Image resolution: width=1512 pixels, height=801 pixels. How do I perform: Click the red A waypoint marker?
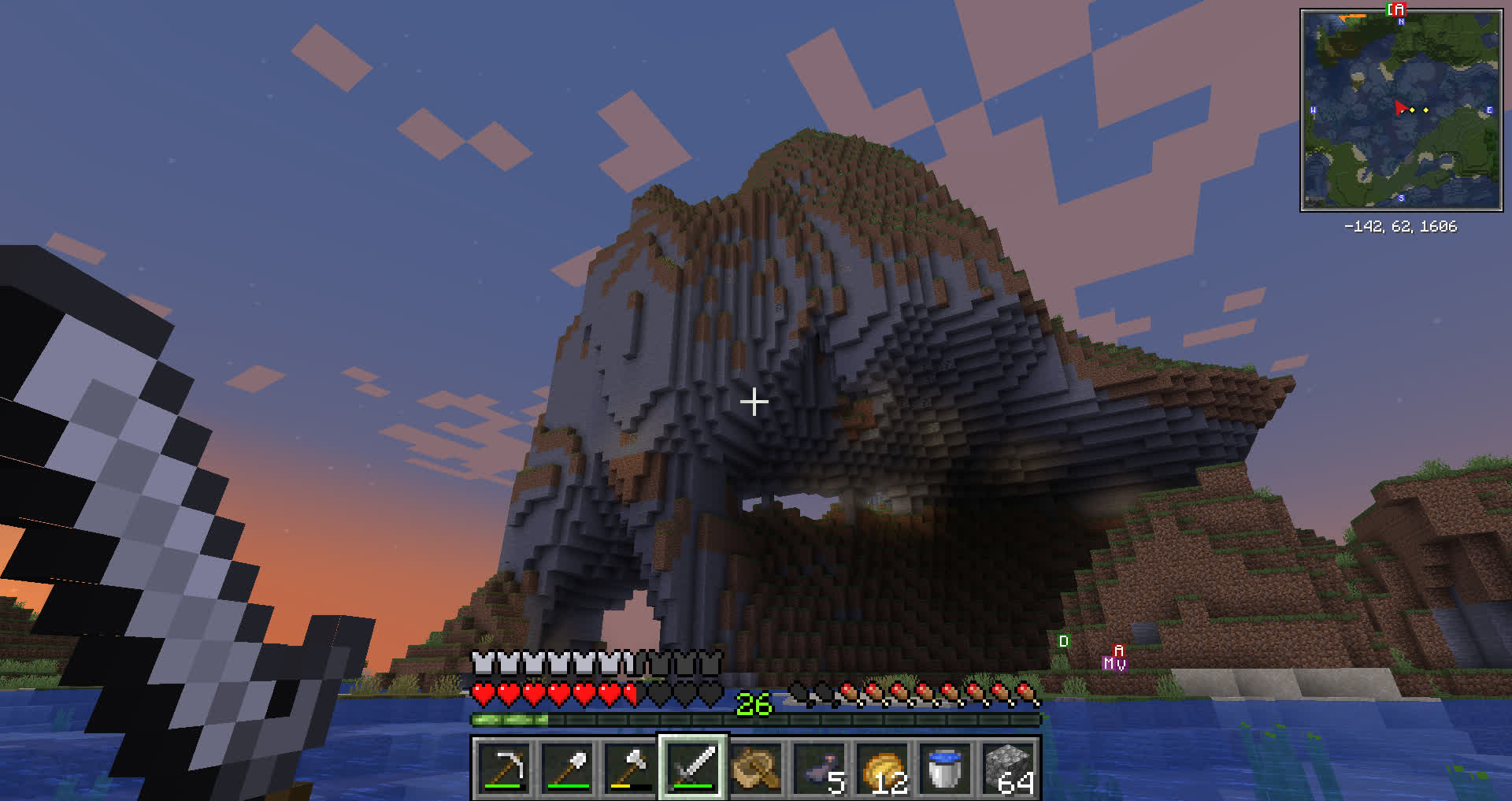(1119, 651)
